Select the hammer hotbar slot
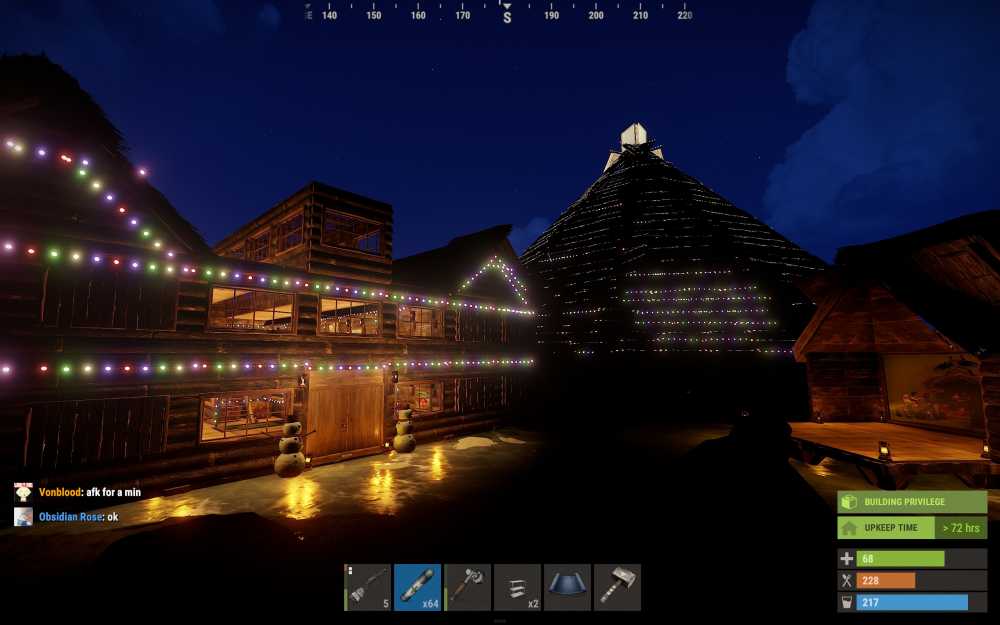The image size is (1000, 625). pos(617,587)
